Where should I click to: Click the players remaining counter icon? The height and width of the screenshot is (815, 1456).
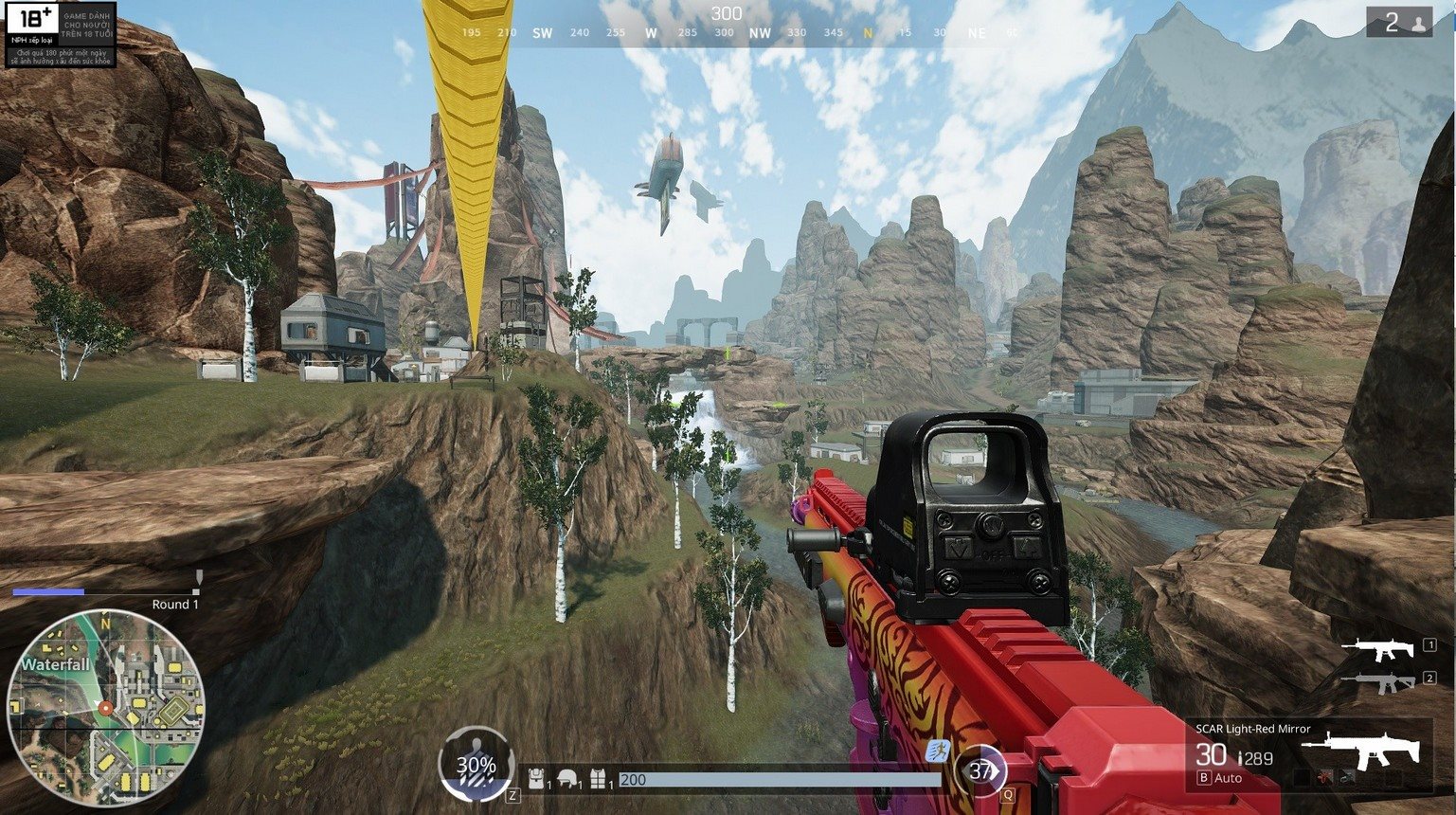point(1399,23)
